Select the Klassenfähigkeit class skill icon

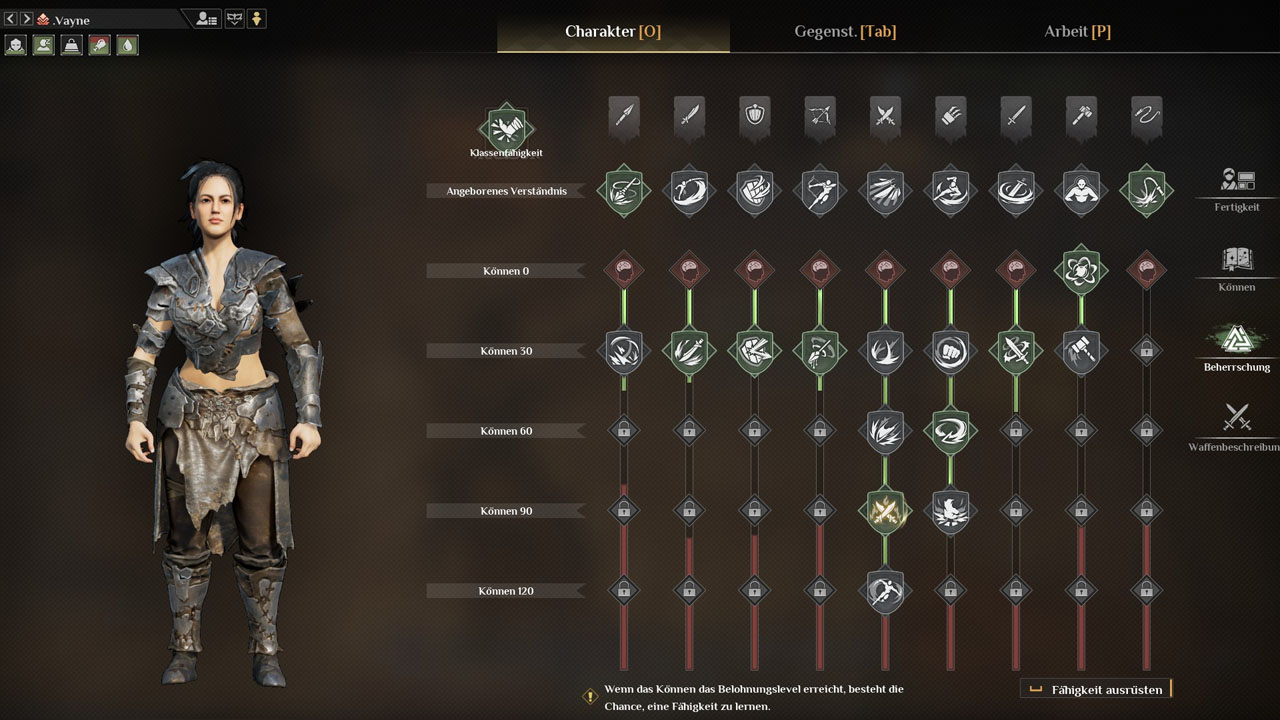pyautogui.click(x=506, y=128)
